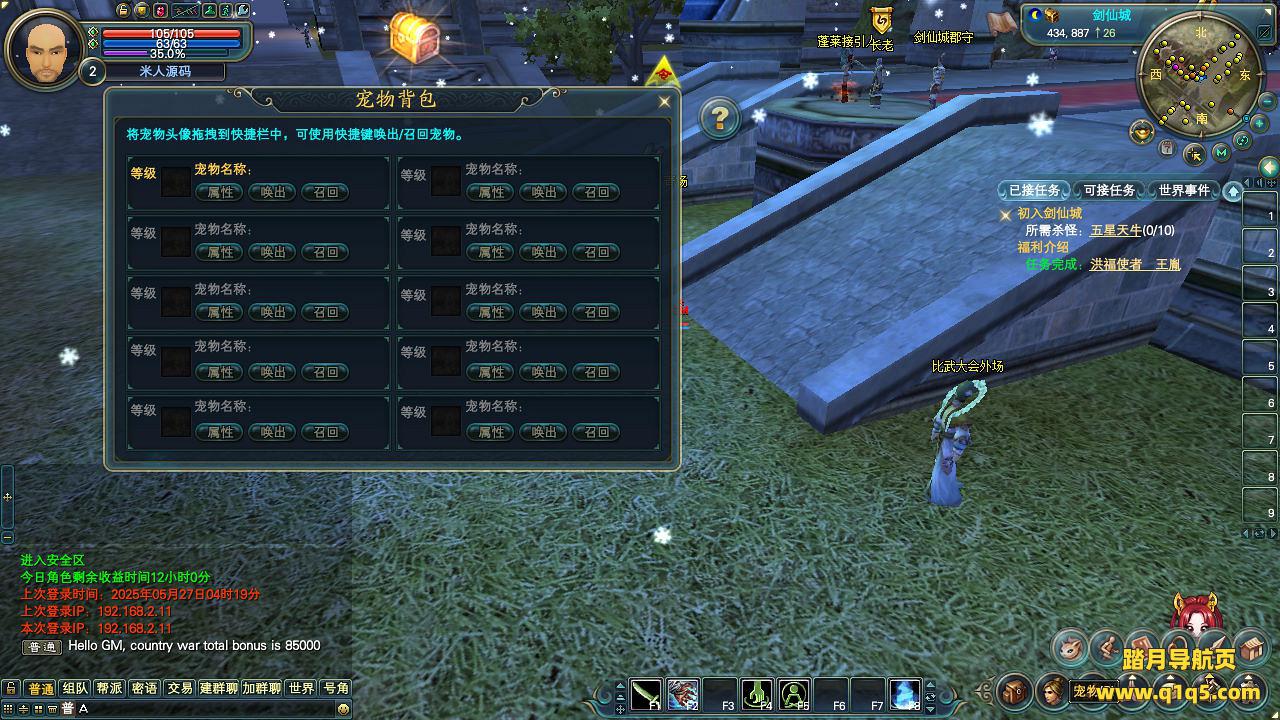Open the question mark help button
The image size is (1280, 720).
coord(719,119)
